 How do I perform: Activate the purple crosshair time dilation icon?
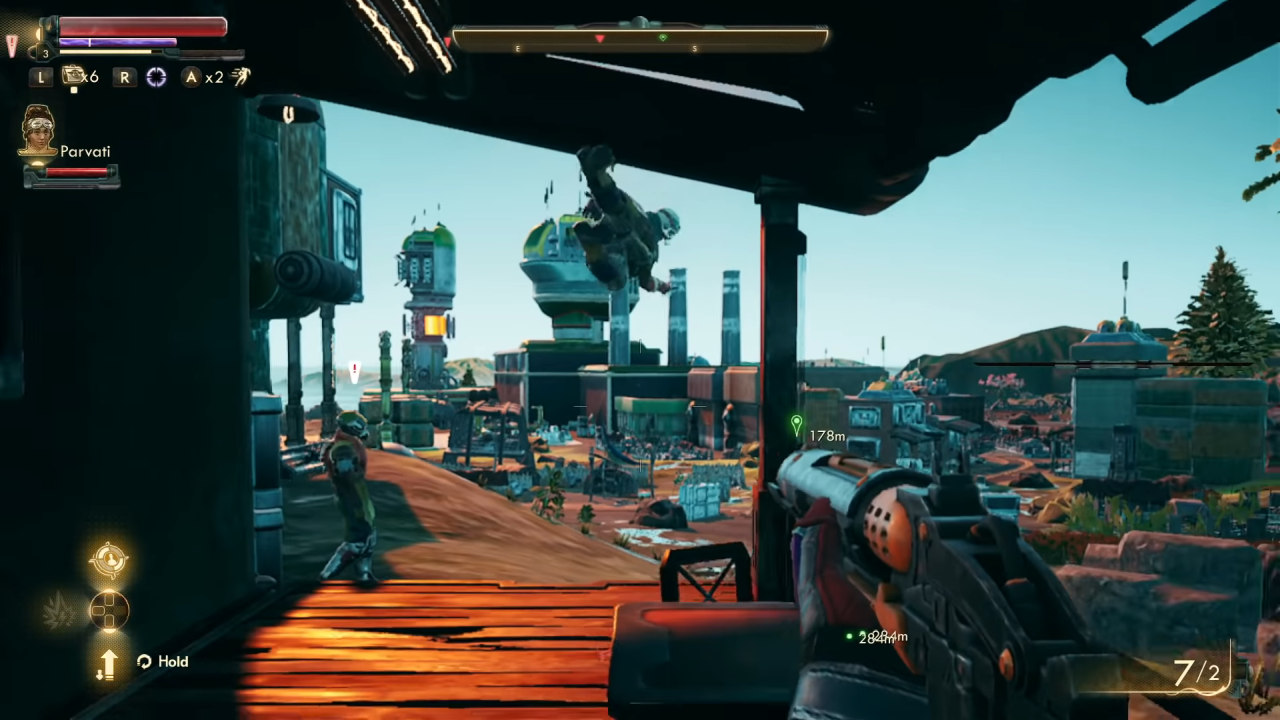[x=156, y=77]
